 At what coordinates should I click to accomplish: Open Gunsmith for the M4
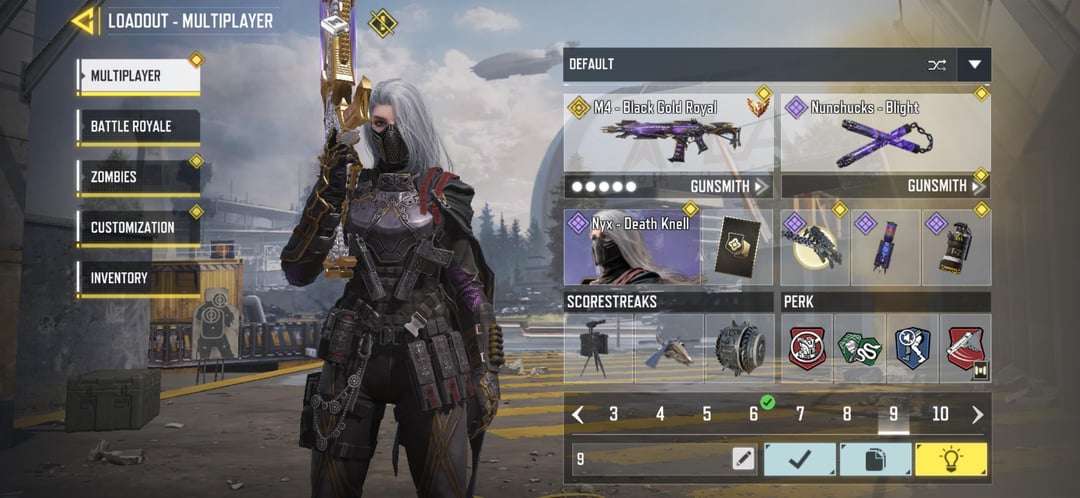(729, 187)
